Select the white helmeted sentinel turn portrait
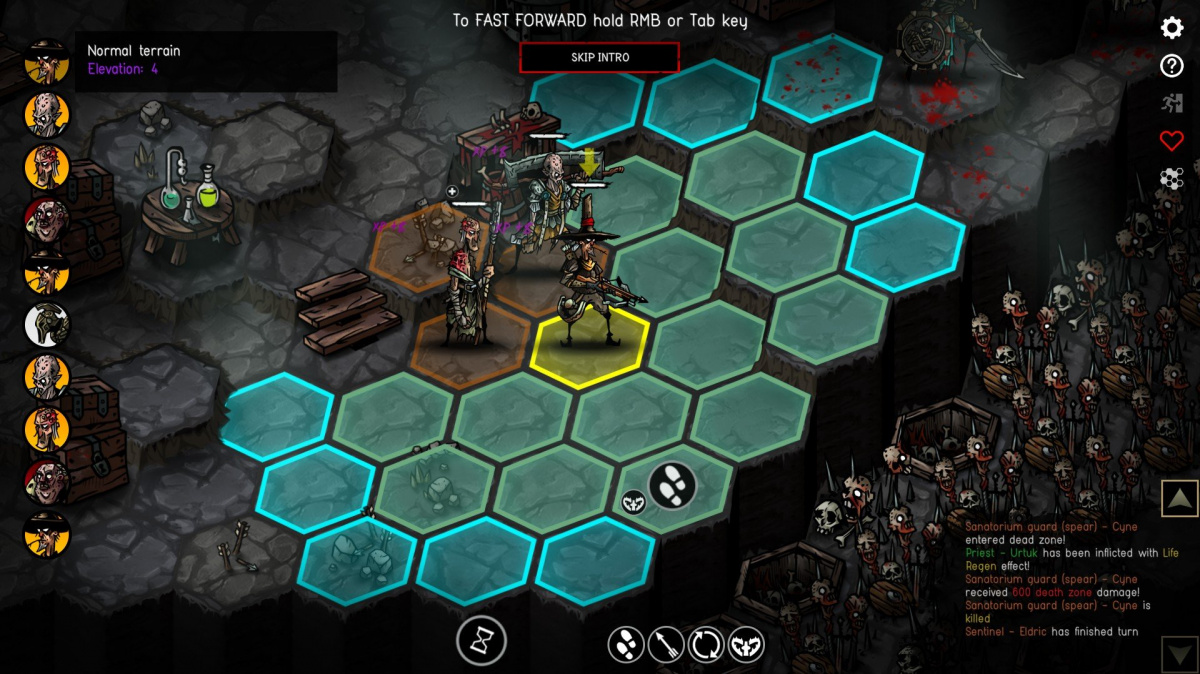This screenshot has width=1200, height=674. click(47, 323)
